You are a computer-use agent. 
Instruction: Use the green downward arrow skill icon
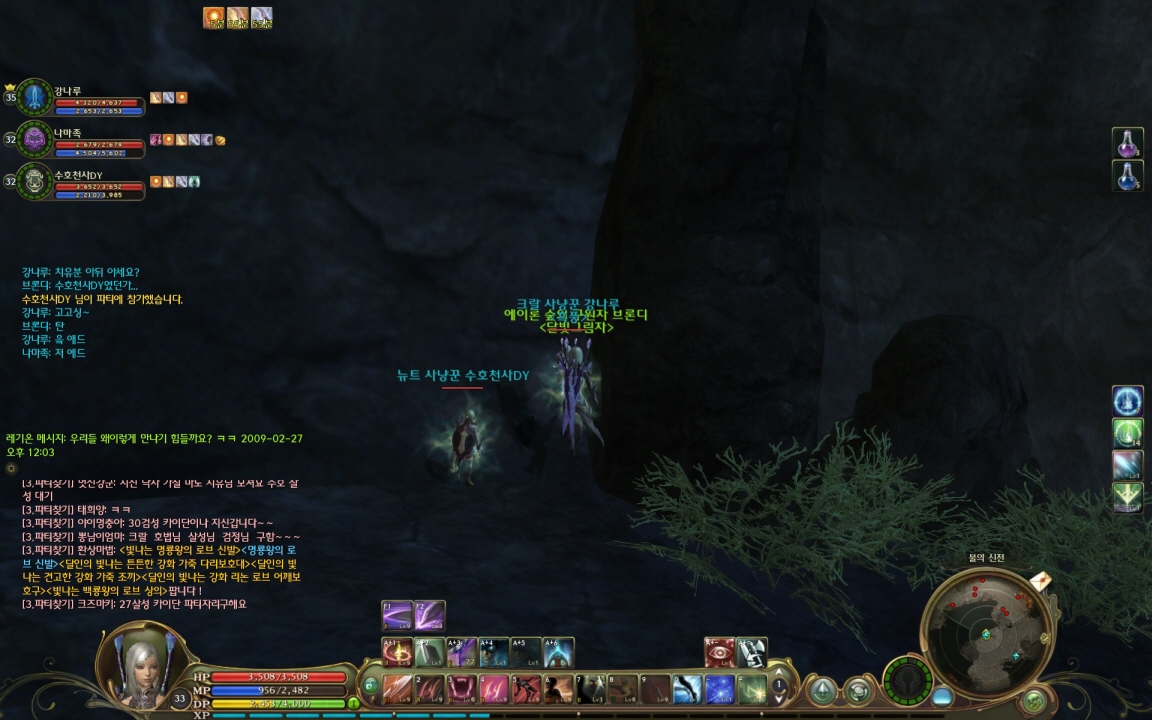1128,498
